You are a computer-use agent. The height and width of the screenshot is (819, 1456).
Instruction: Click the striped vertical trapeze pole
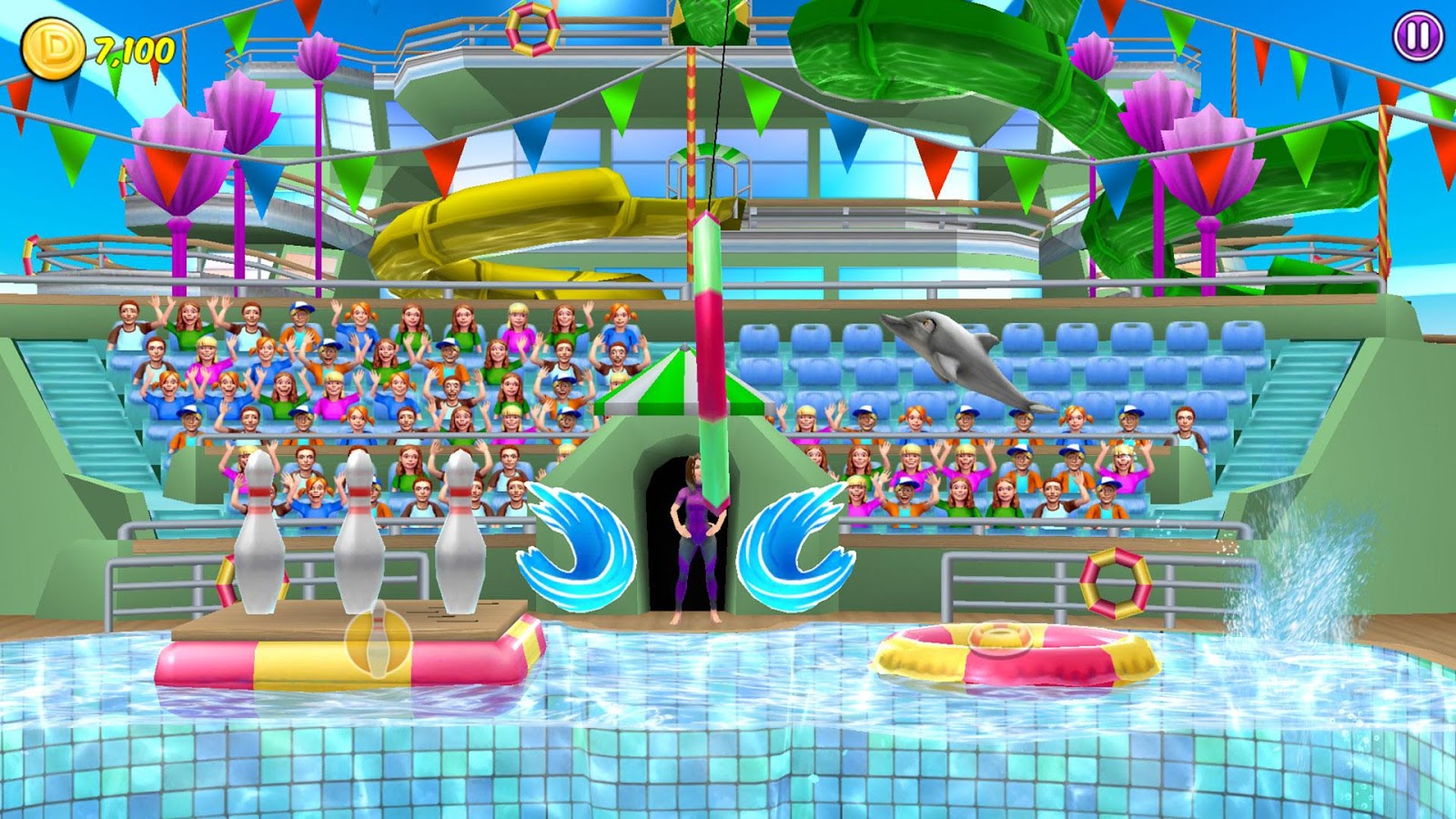coord(710,382)
